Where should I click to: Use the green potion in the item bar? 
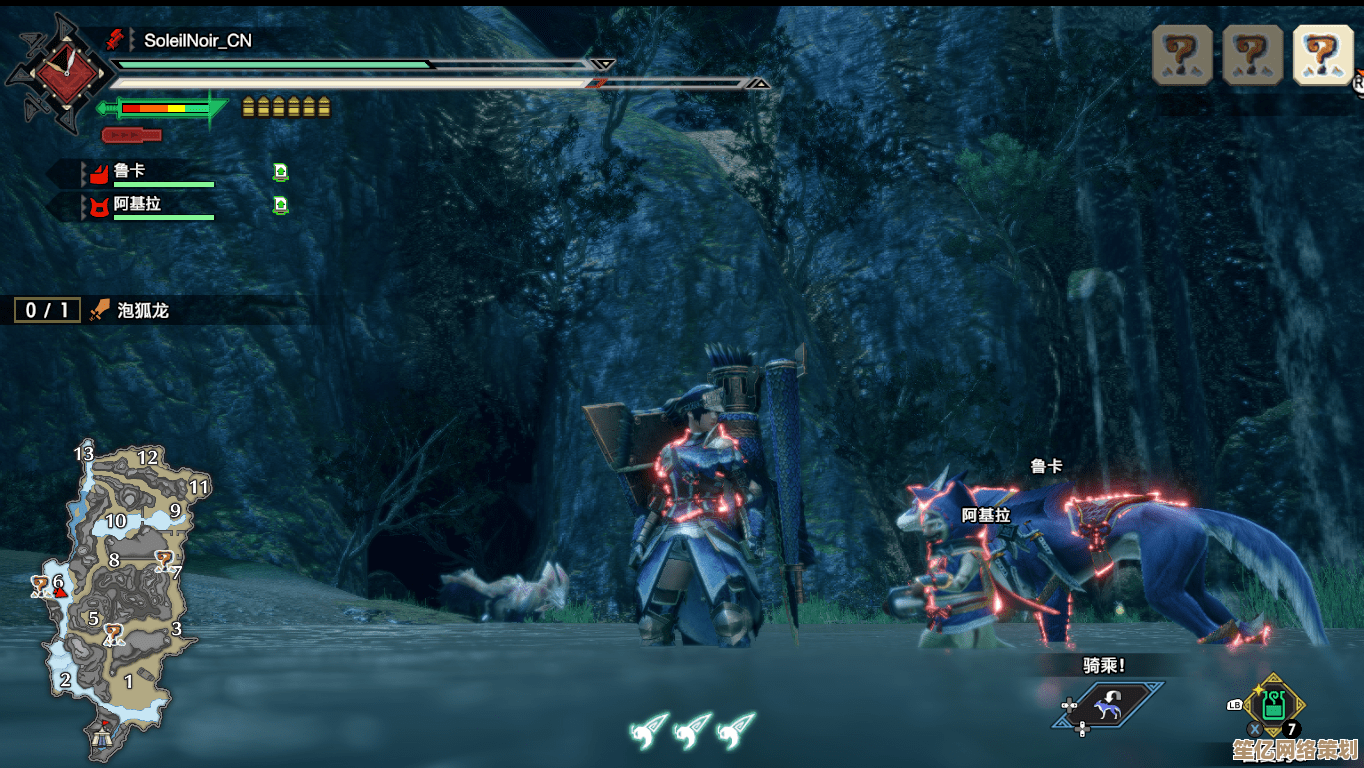(x=1272, y=704)
